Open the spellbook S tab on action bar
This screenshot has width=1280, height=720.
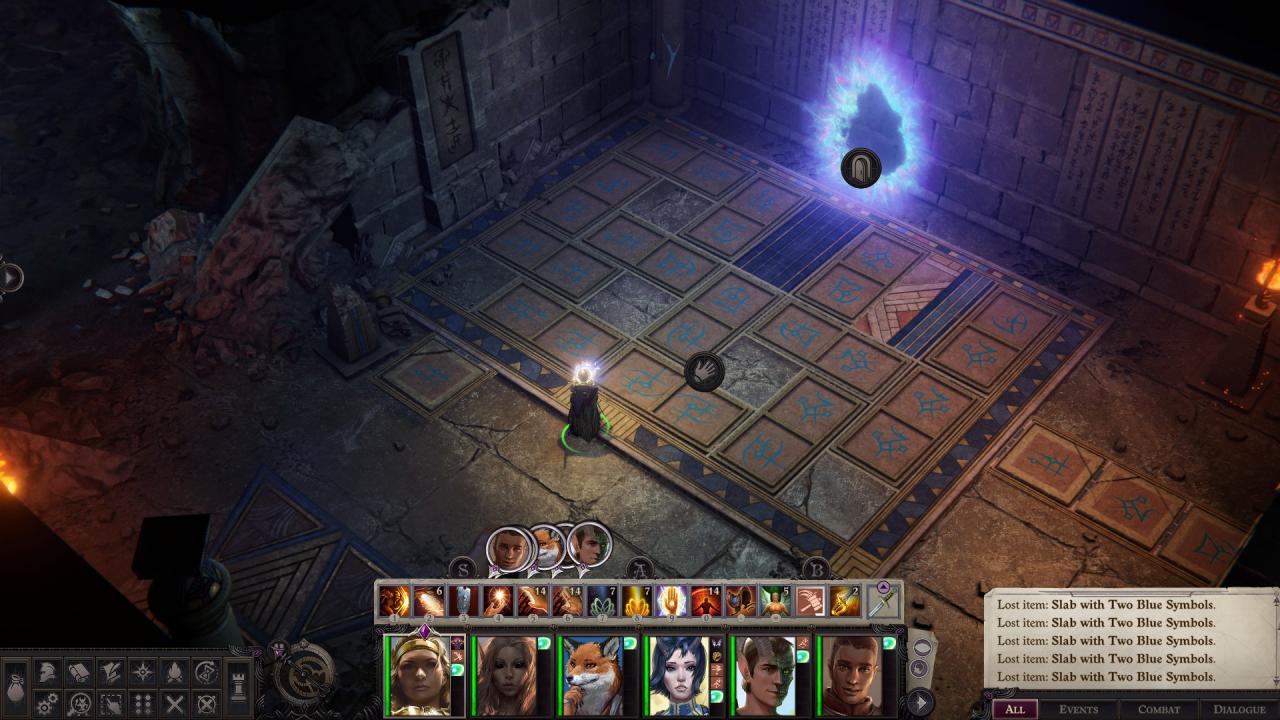click(x=461, y=570)
